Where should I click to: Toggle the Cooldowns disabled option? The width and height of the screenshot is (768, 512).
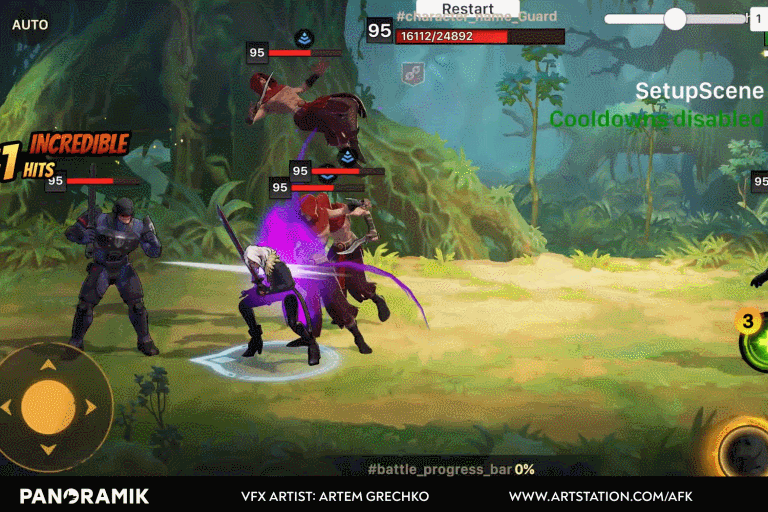tap(657, 120)
